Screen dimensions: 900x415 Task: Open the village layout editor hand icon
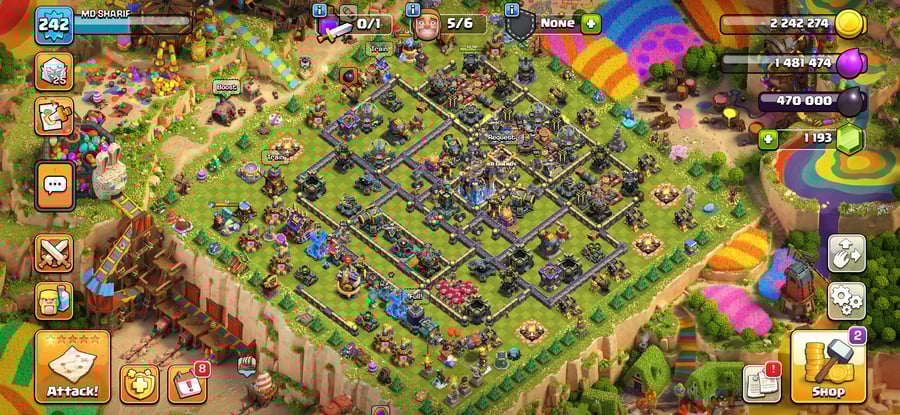846,253
